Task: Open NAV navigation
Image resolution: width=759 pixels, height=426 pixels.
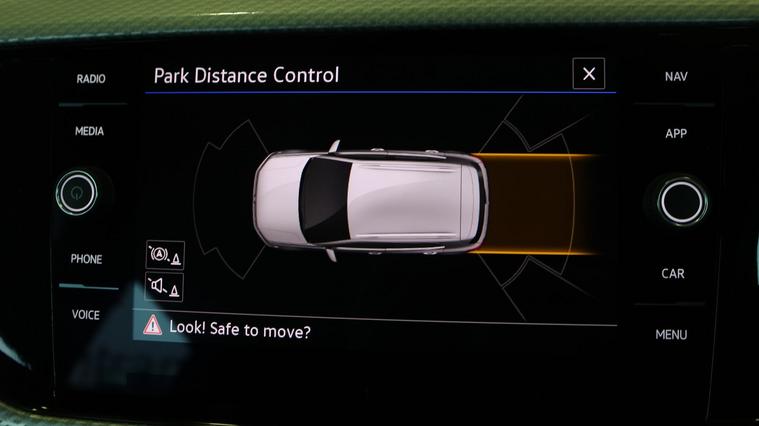Action: [676, 77]
